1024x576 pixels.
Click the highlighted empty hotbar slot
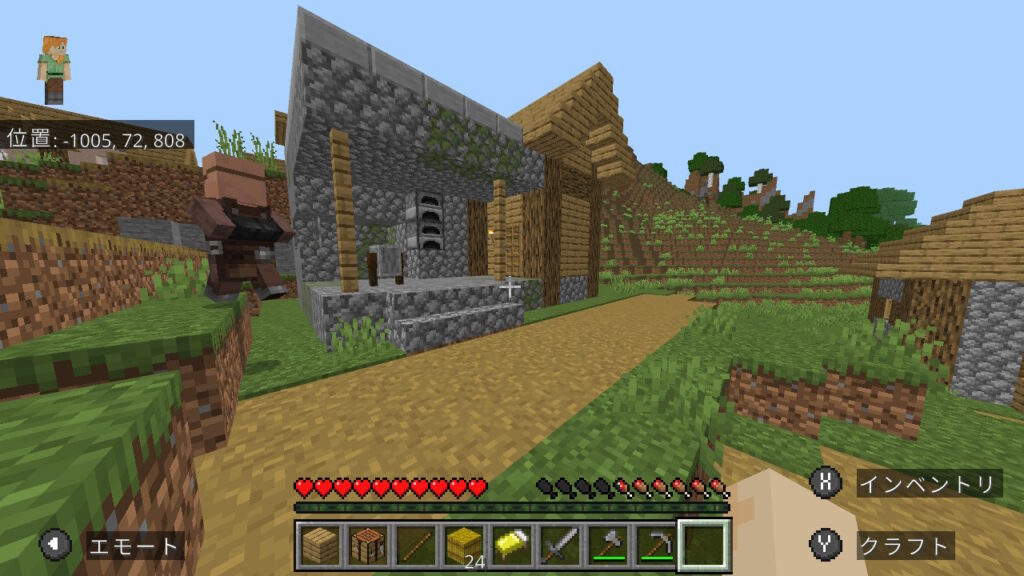[704, 546]
